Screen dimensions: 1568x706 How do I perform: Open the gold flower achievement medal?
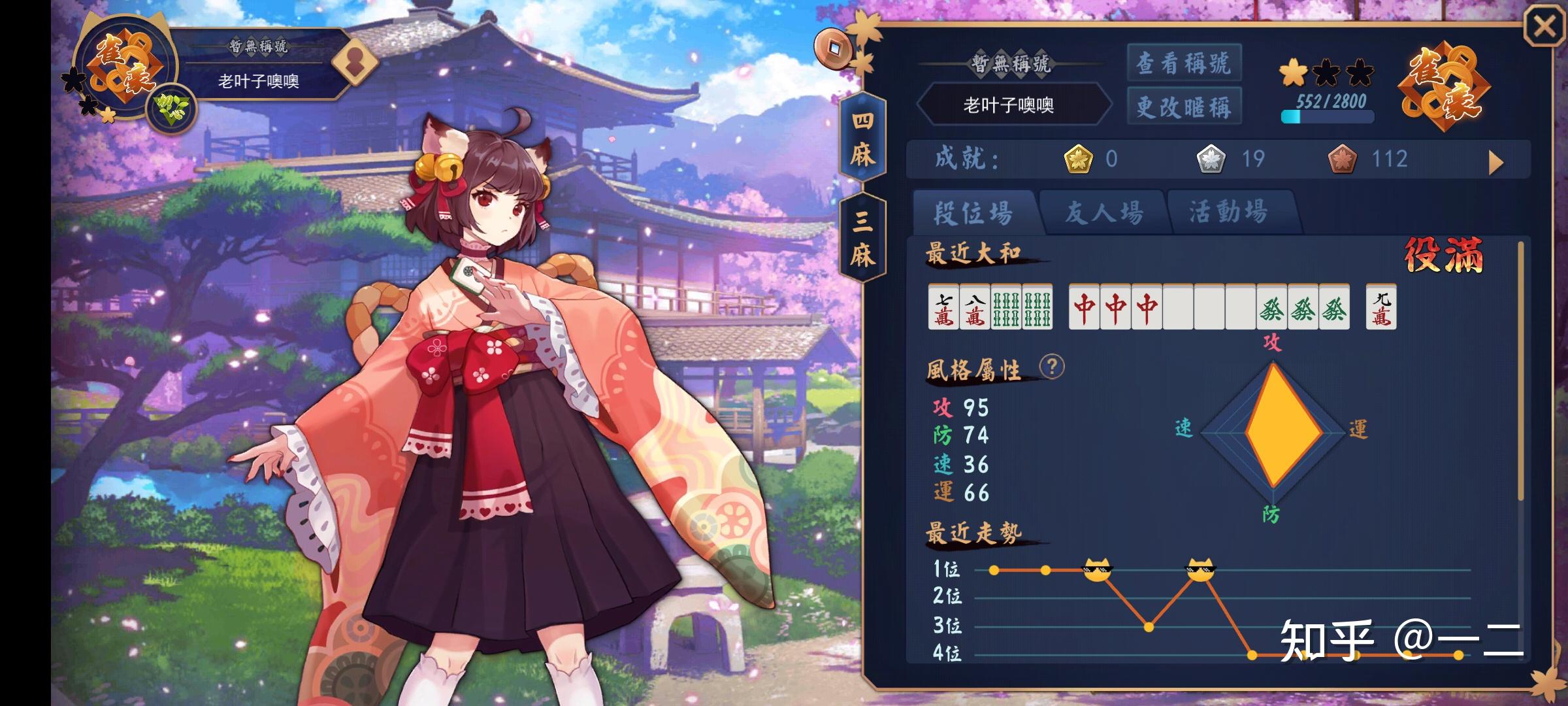point(1079,159)
